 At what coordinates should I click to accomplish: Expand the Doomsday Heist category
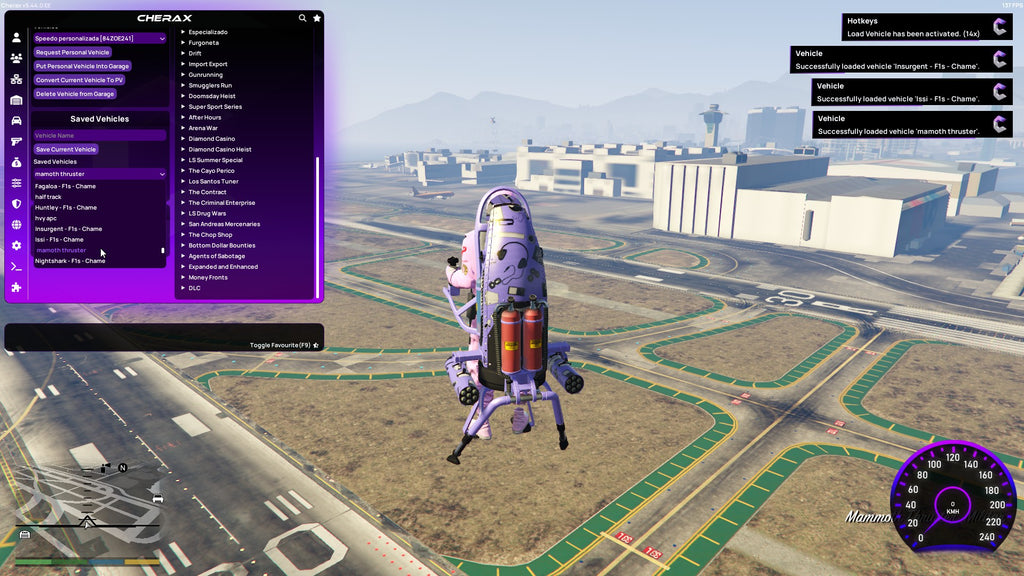point(210,96)
